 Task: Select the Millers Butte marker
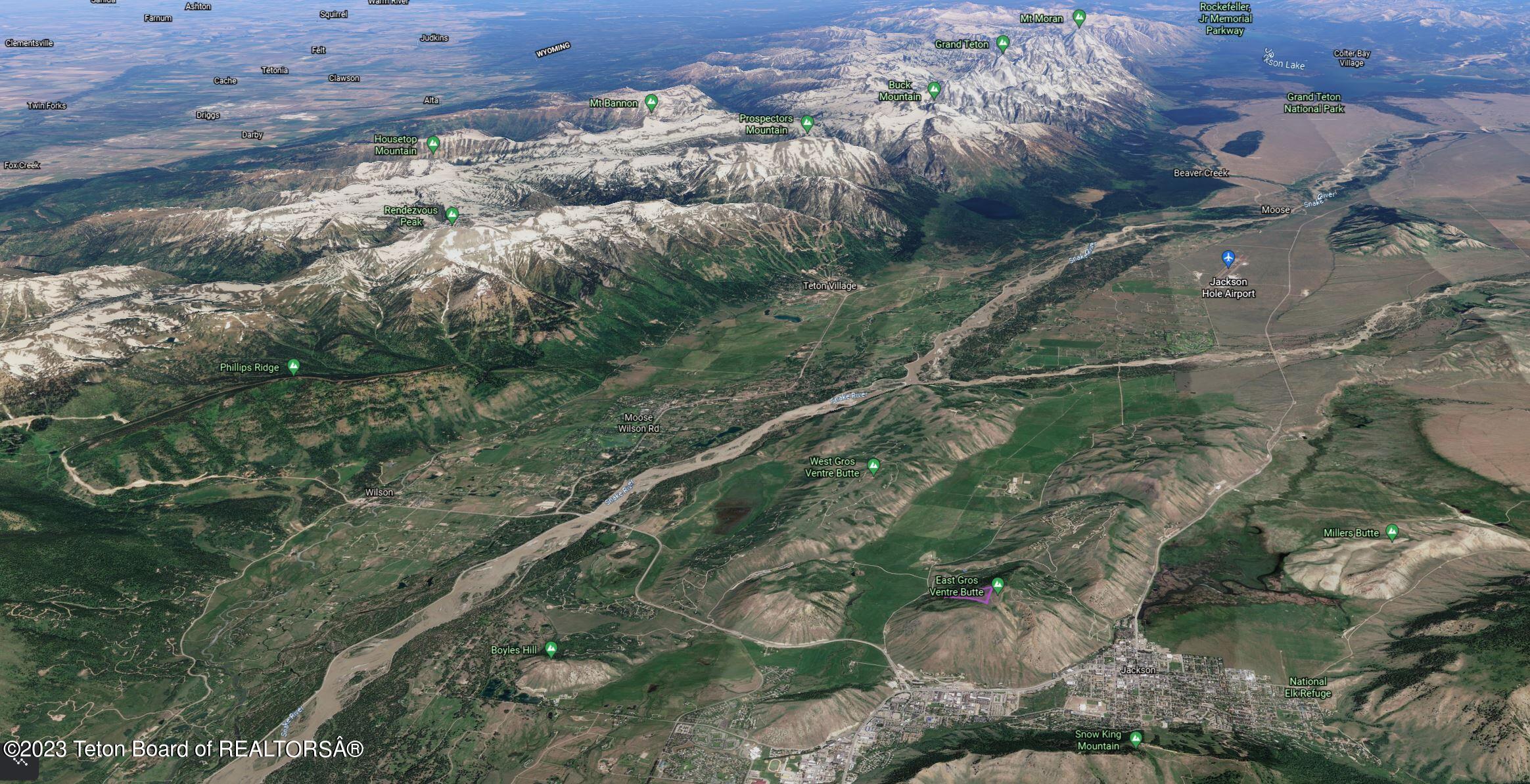[1391, 532]
